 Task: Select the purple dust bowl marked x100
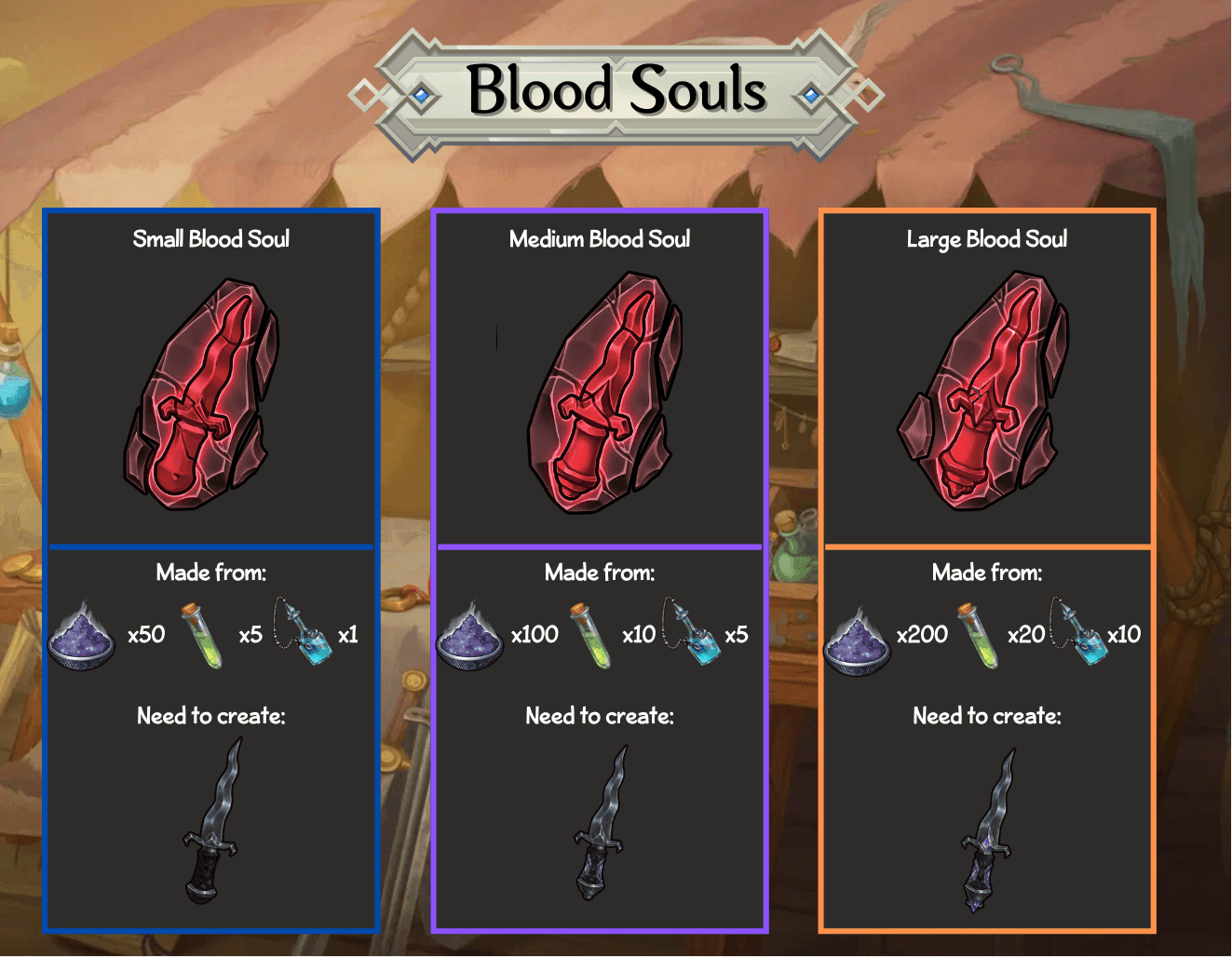pos(470,636)
